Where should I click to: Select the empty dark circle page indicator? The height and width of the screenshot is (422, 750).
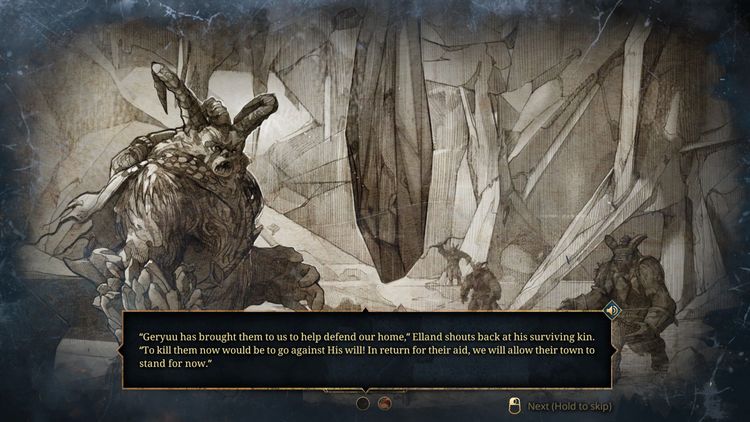pyautogui.click(x=363, y=404)
